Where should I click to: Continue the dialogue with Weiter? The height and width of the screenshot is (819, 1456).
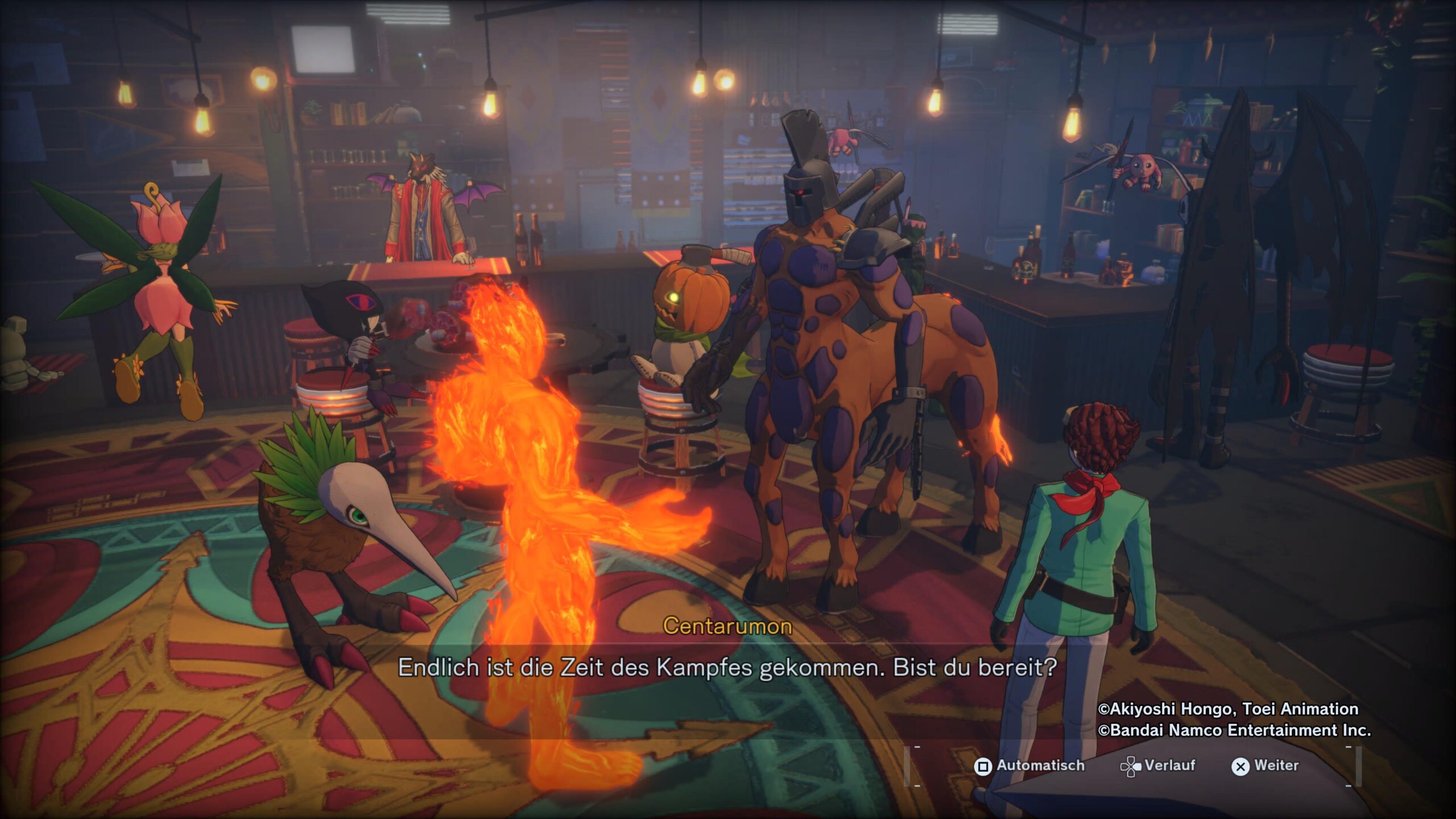pos(1265,766)
